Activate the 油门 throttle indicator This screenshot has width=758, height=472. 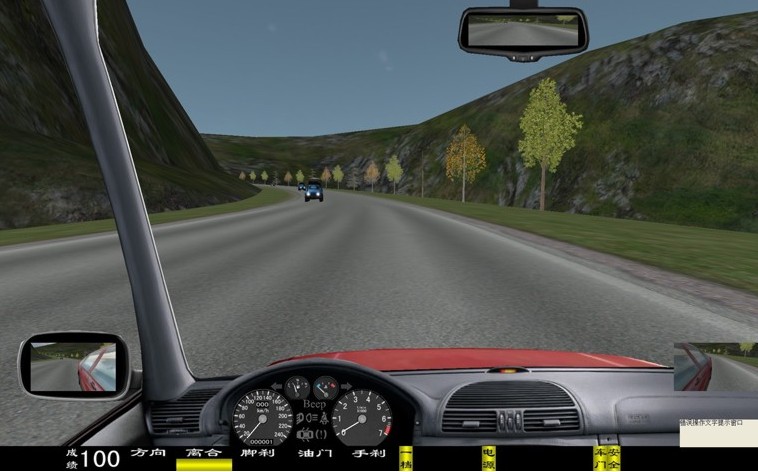tap(313, 453)
